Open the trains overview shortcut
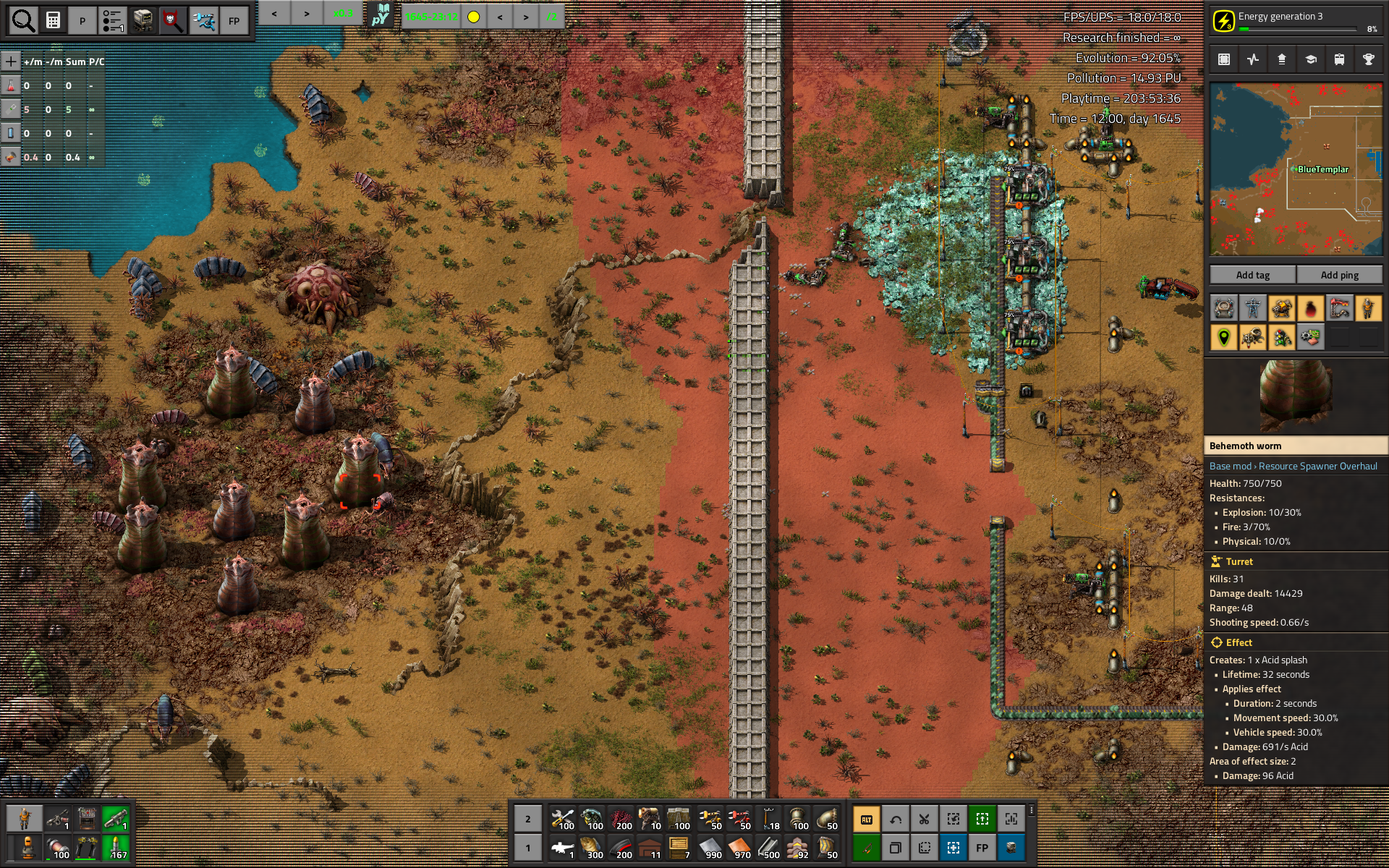 coord(1339,60)
